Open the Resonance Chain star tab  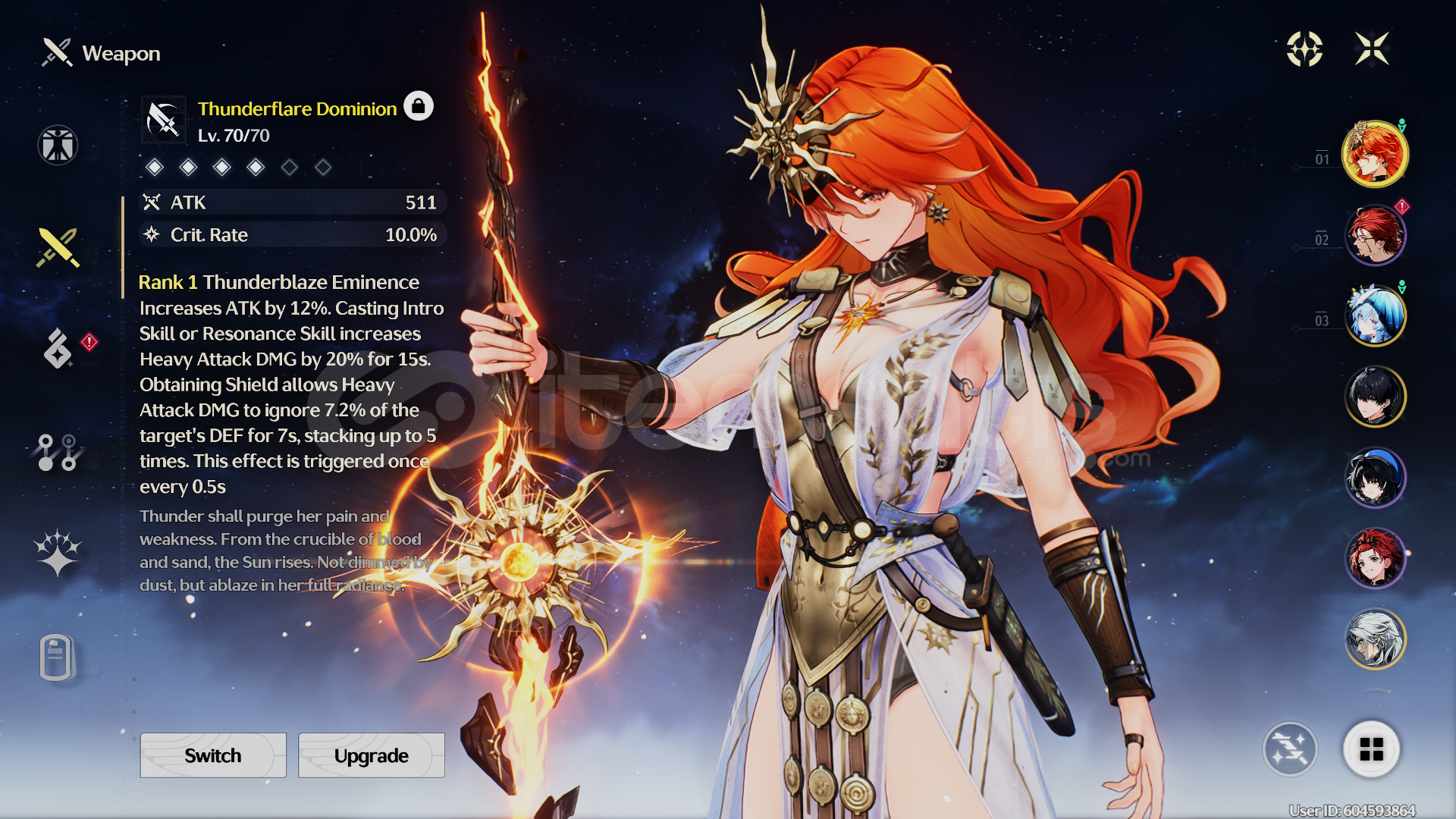[58, 551]
